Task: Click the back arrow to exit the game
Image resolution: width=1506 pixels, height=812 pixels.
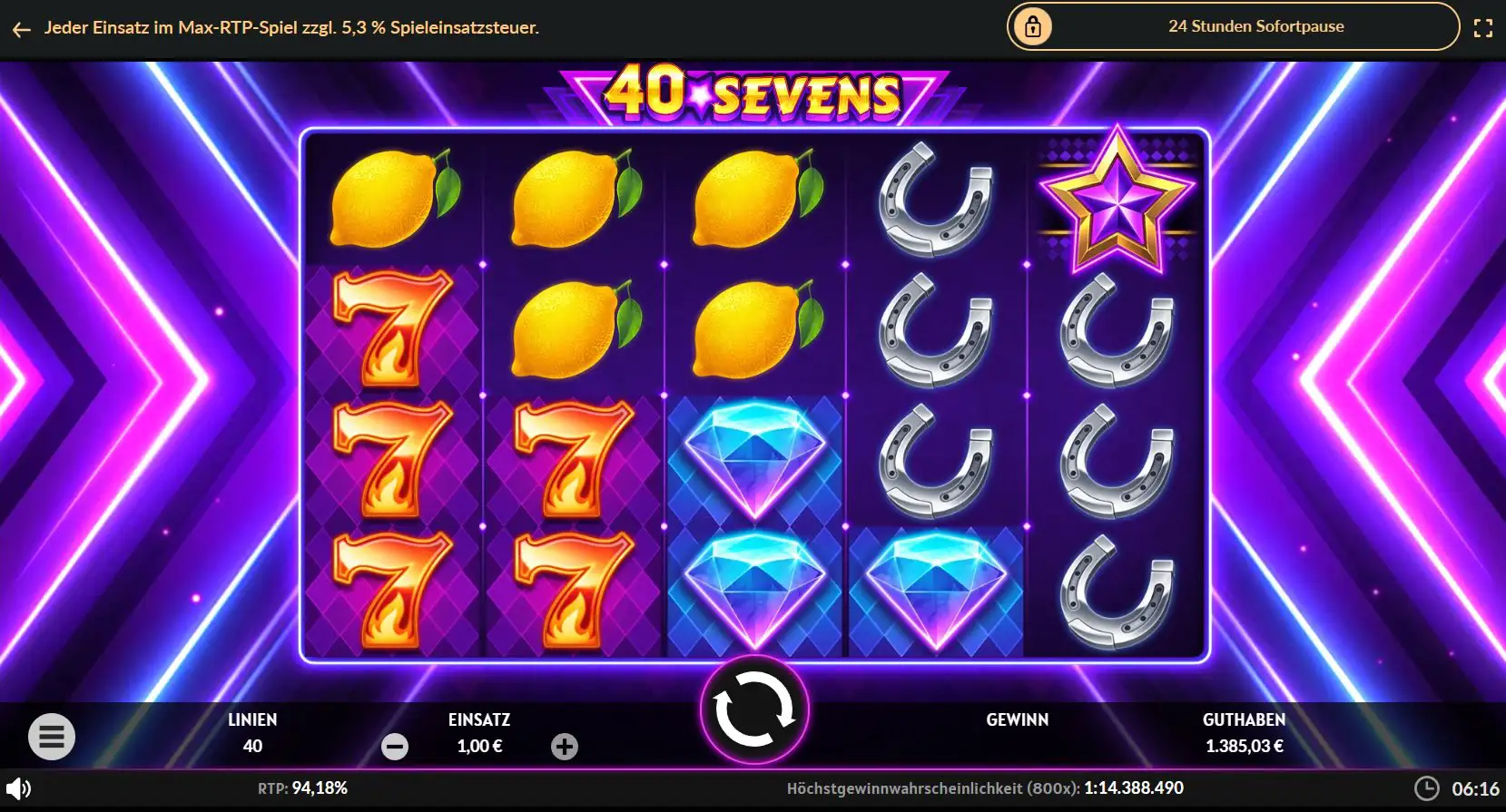Action: click(x=21, y=28)
